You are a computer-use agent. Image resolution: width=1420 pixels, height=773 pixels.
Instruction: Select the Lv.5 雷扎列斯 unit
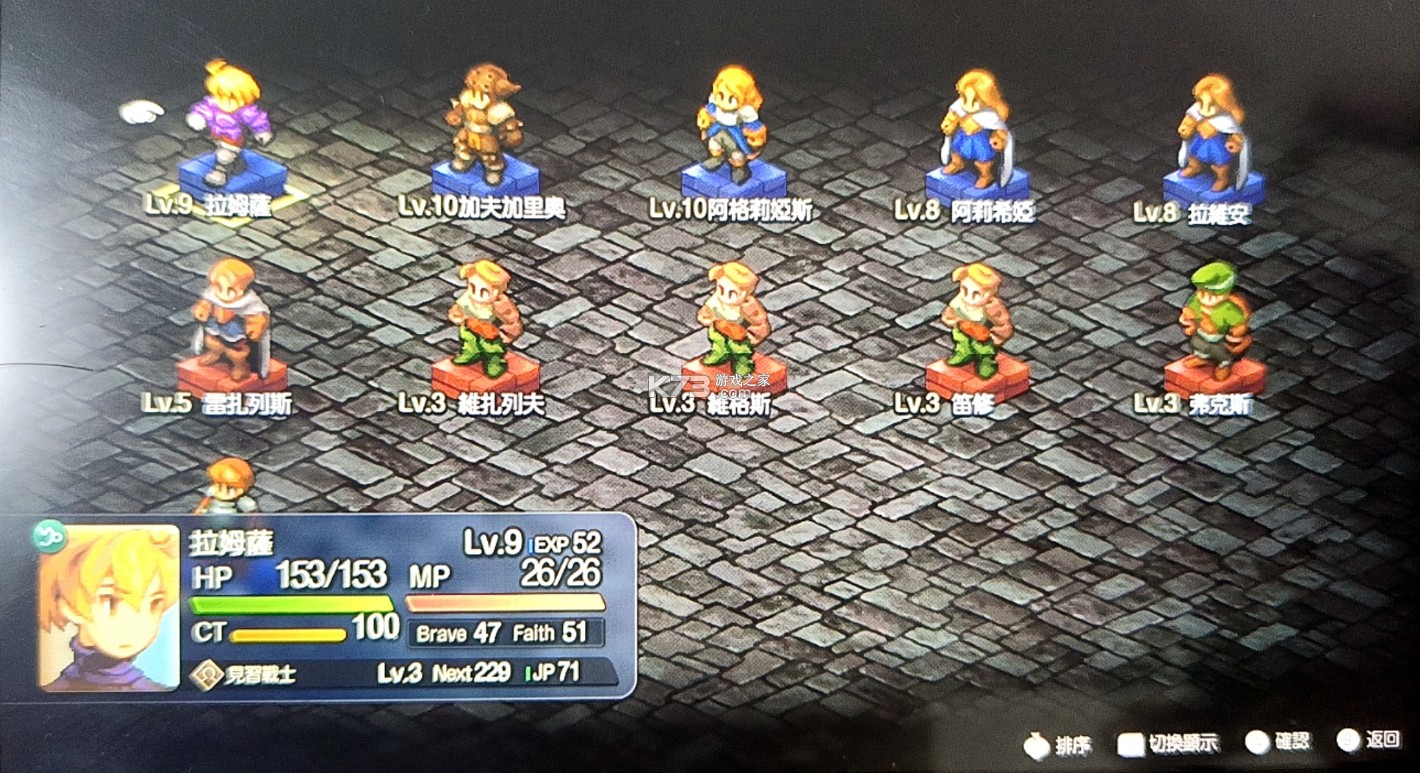coord(232,320)
